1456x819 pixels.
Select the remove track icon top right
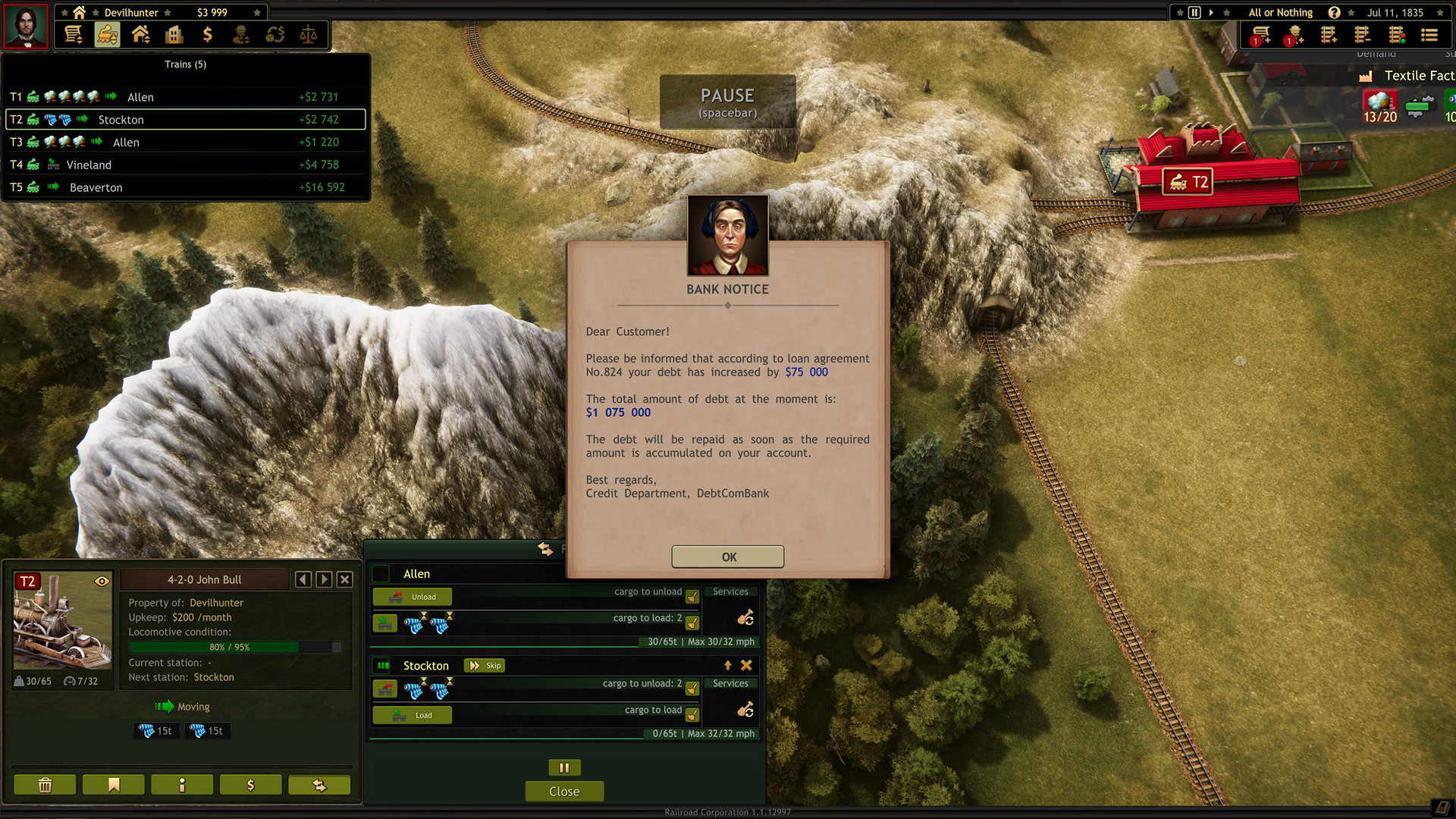coord(1363,34)
